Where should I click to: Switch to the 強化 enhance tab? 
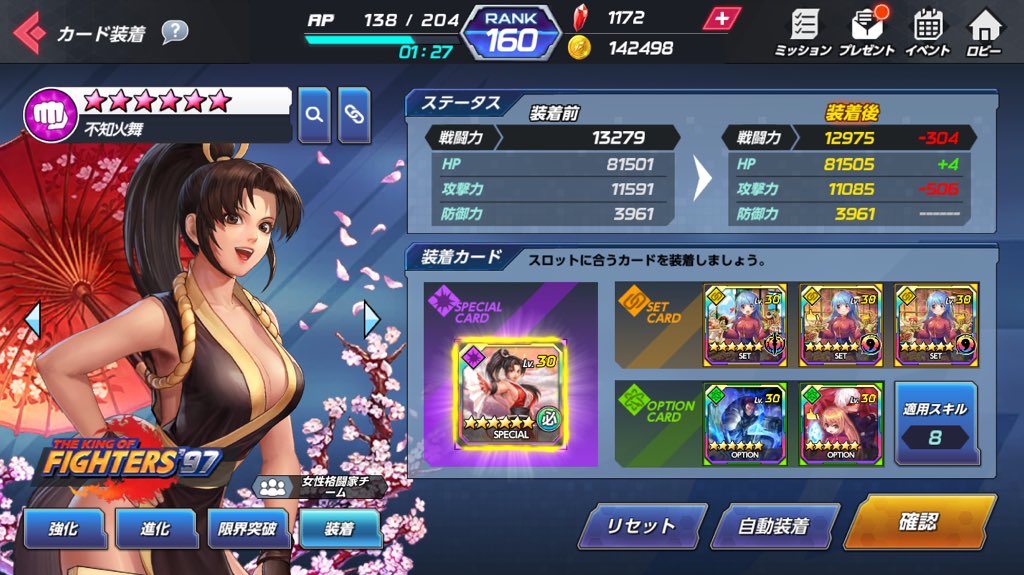point(62,528)
